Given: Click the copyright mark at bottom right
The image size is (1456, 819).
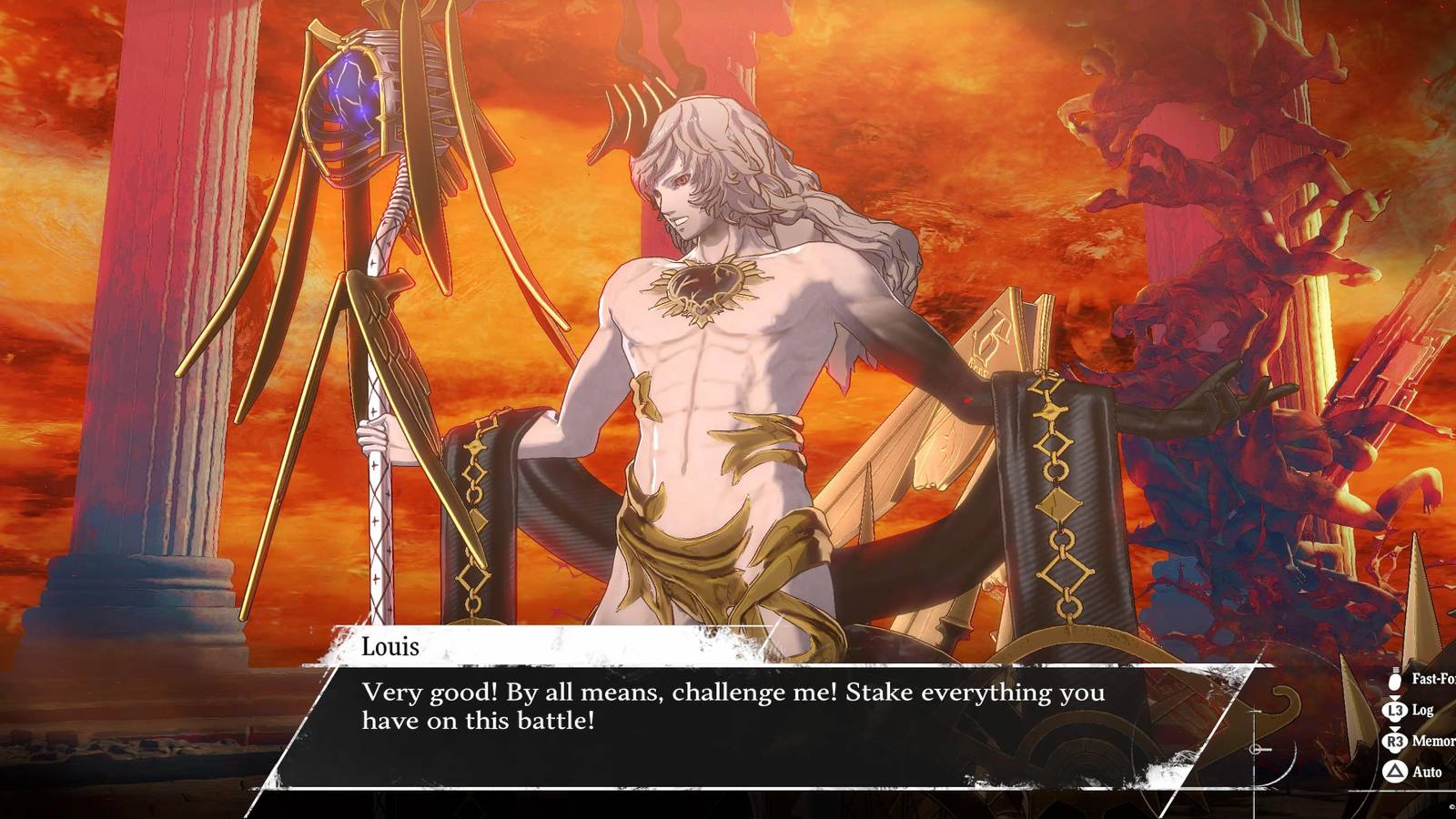Looking at the screenshot, I should click(x=1452, y=806).
